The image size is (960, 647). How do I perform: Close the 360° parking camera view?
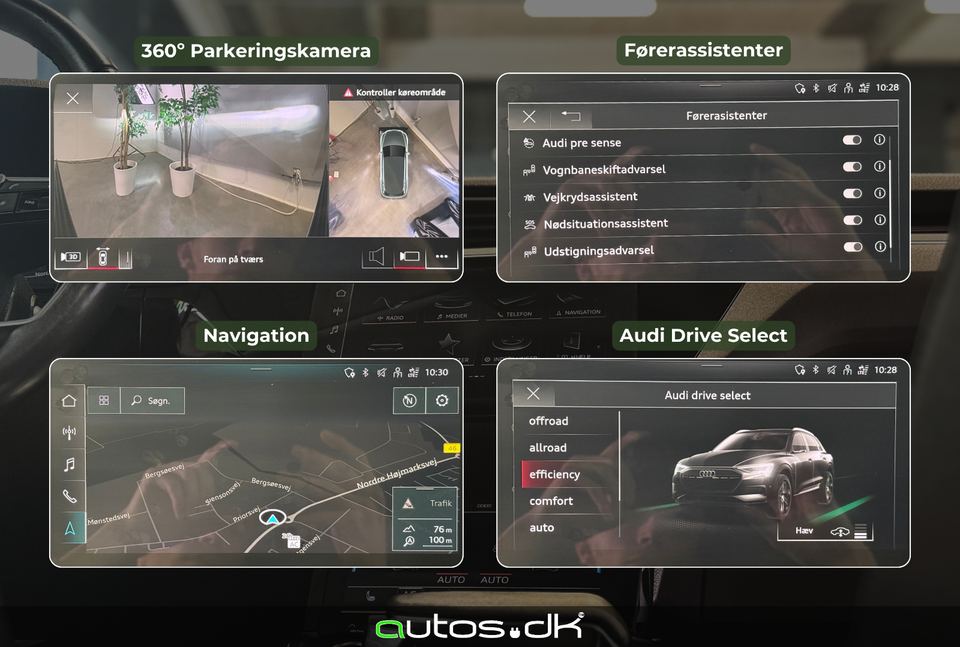(73, 98)
